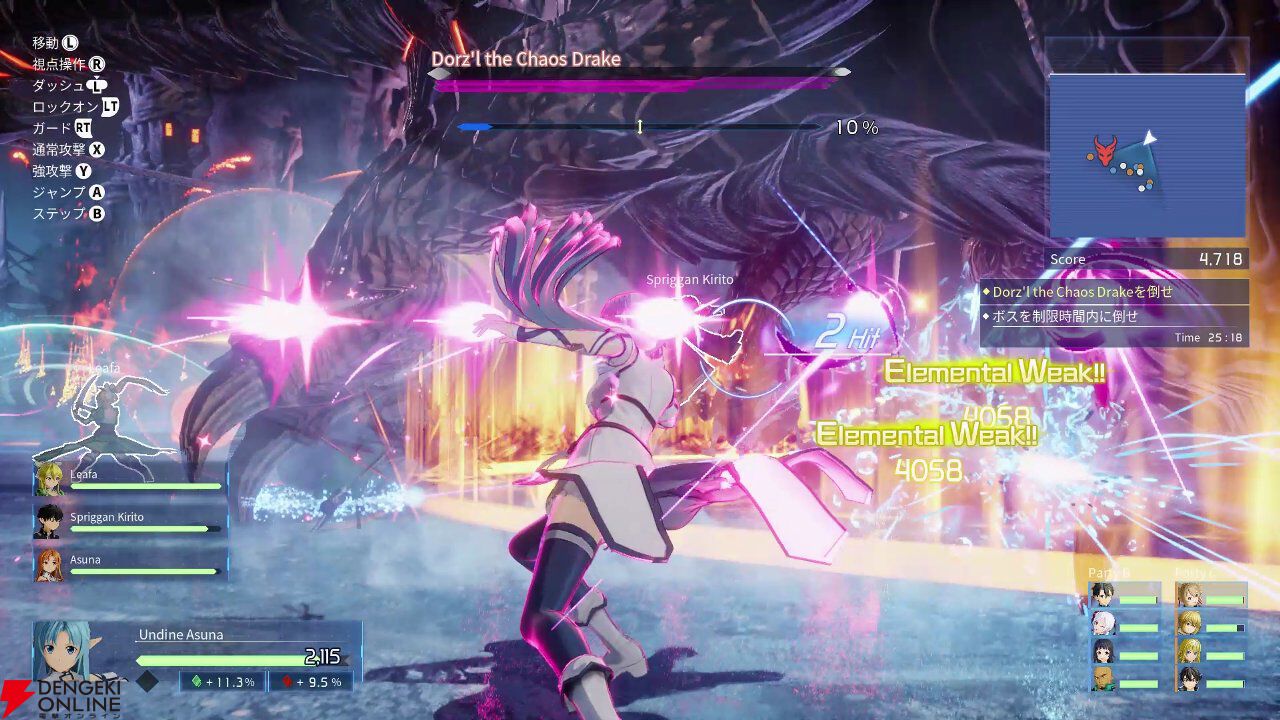Select the white-haired Party B member portrait
Viewport: 1280px width, 720px height.
pos(1102,623)
